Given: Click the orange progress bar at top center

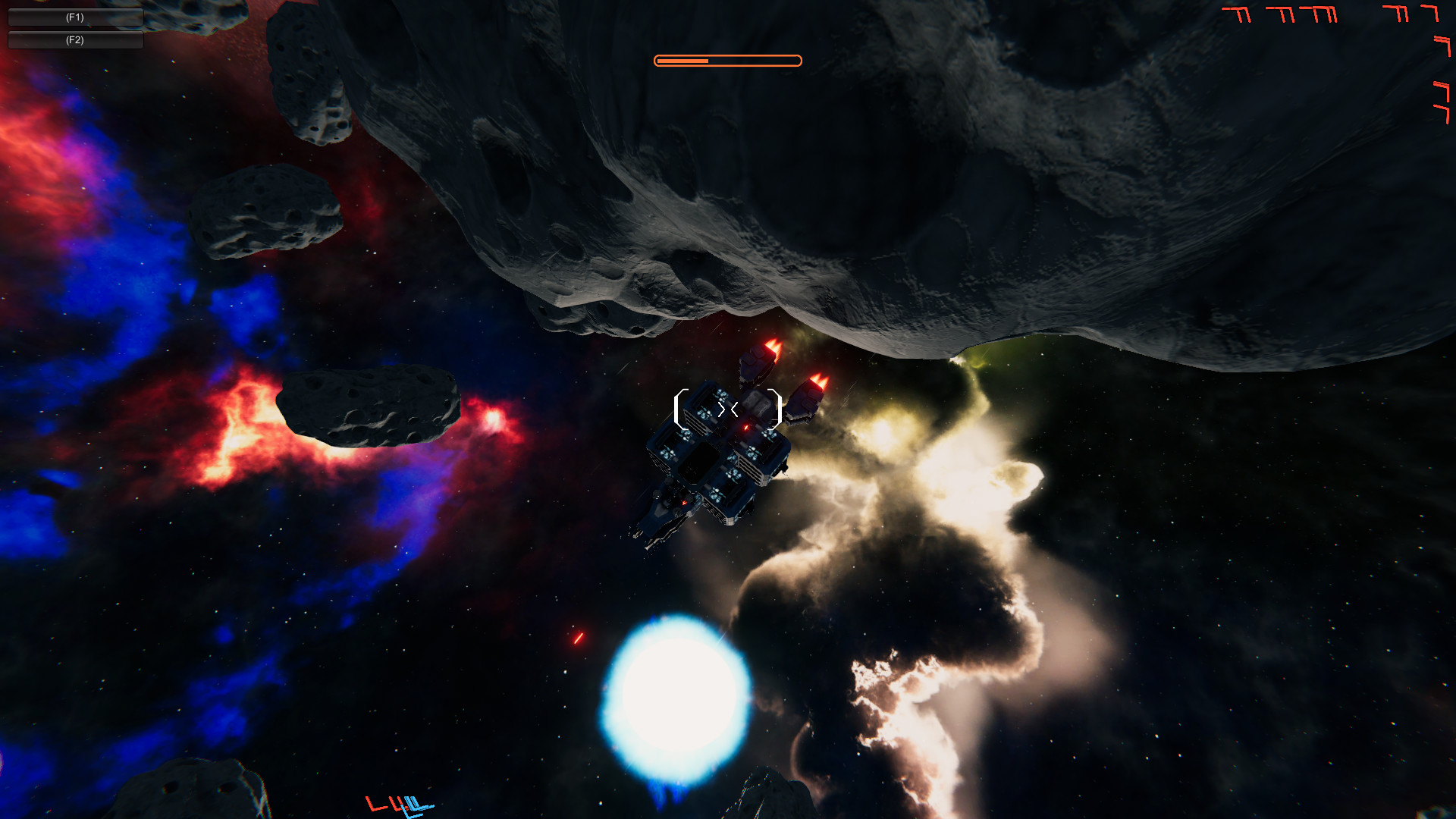Looking at the screenshot, I should pyautogui.click(x=726, y=60).
